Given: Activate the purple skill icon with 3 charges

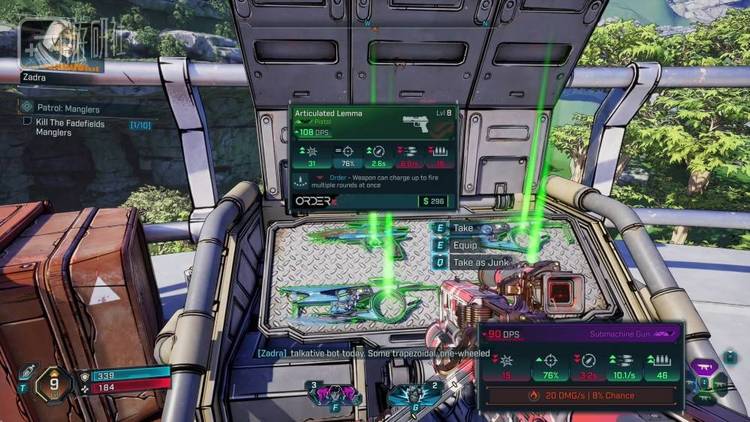Looking at the screenshot, I should tap(335, 394).
